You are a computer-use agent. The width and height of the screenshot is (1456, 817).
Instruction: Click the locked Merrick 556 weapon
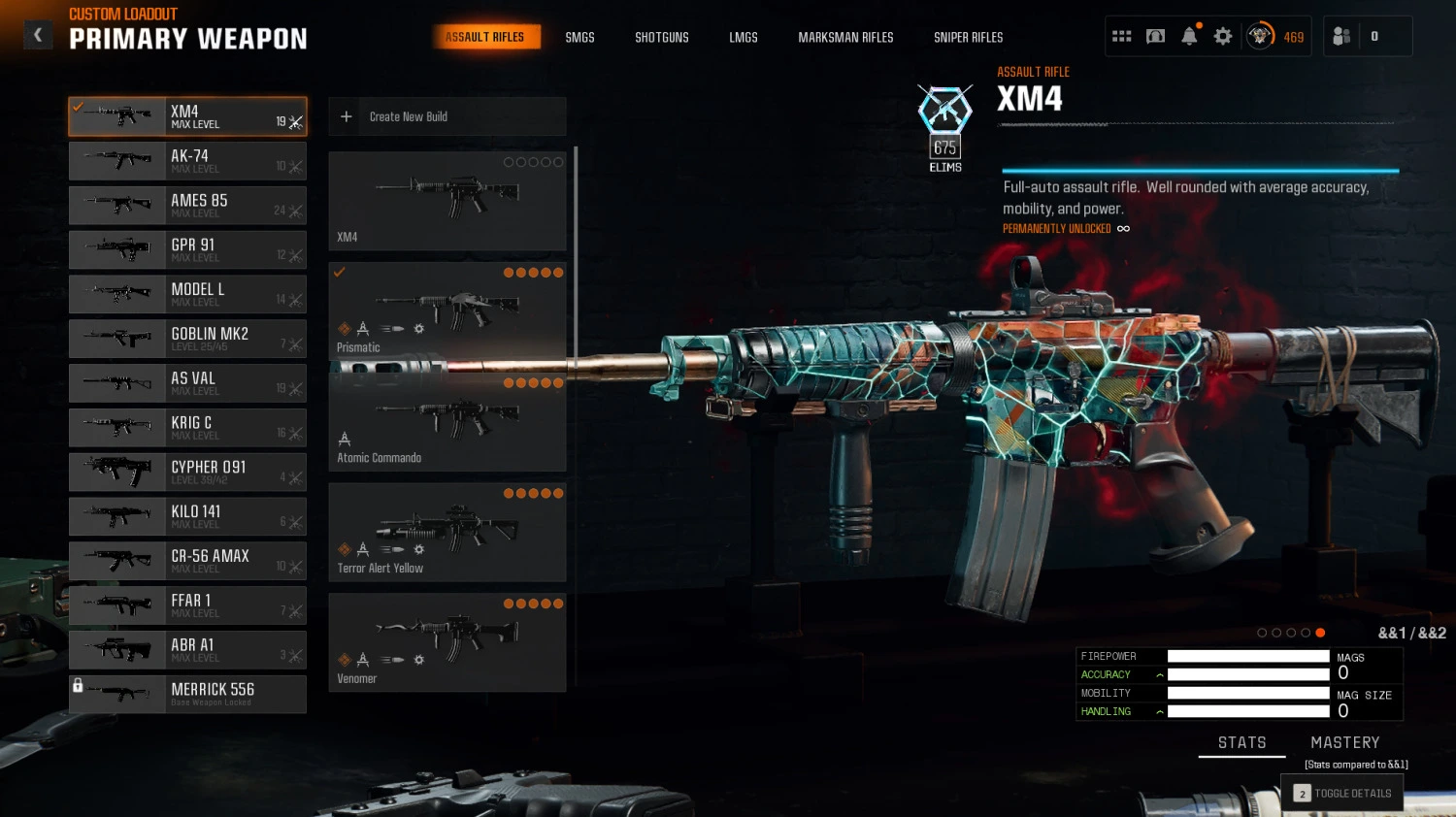click(187, 694)
